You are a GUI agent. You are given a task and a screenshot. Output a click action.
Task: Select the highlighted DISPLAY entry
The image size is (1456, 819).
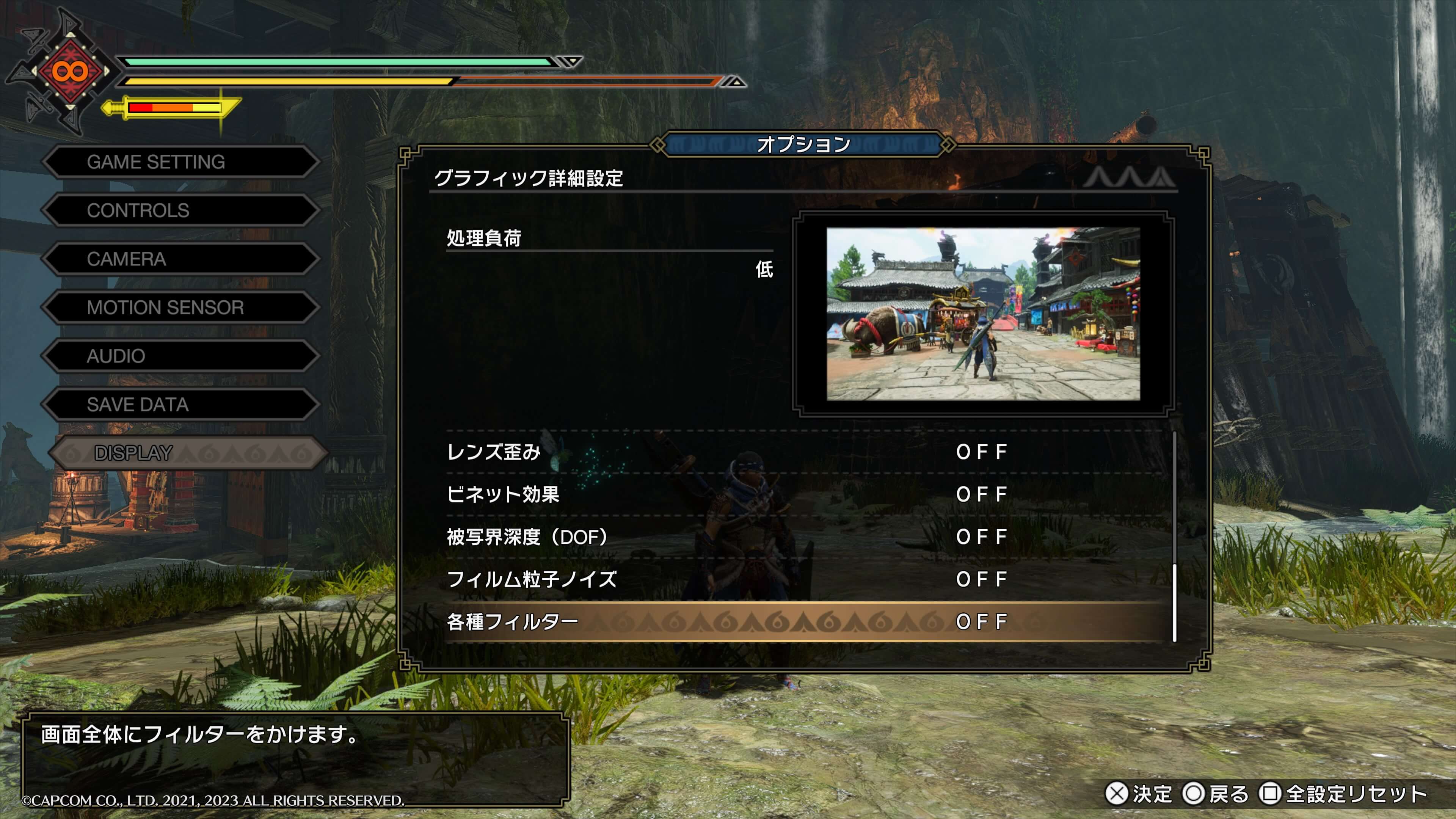[187, 453]
